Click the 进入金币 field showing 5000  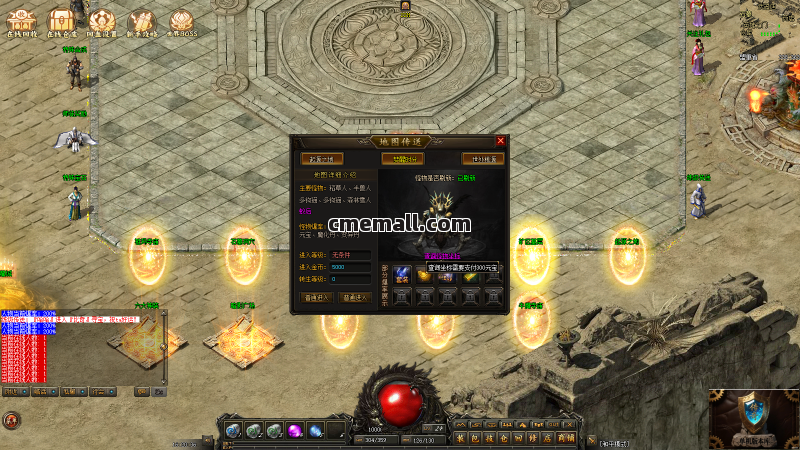pyautogui.click(x=350, y=267)
